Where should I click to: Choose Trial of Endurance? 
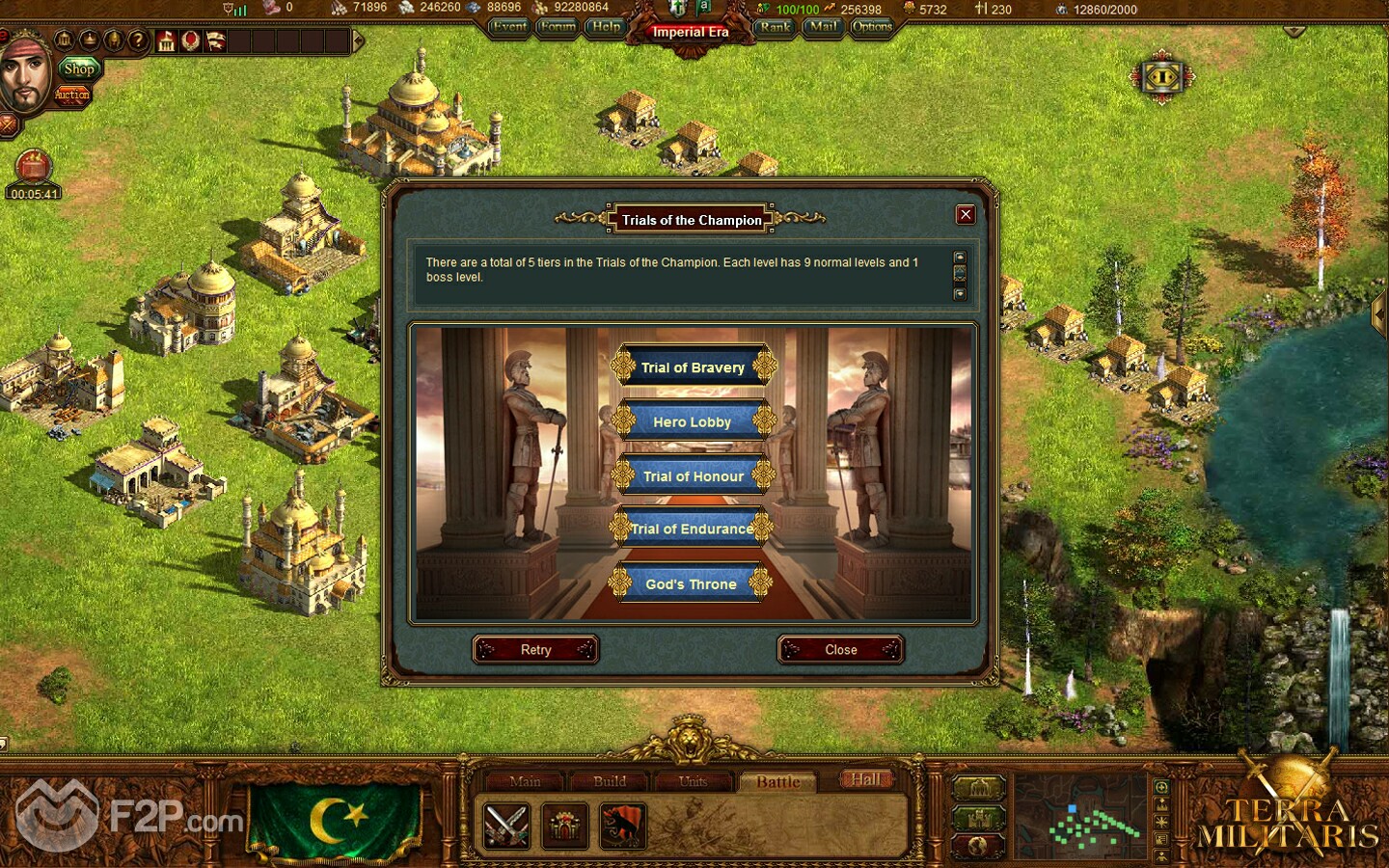pos(693,529)
